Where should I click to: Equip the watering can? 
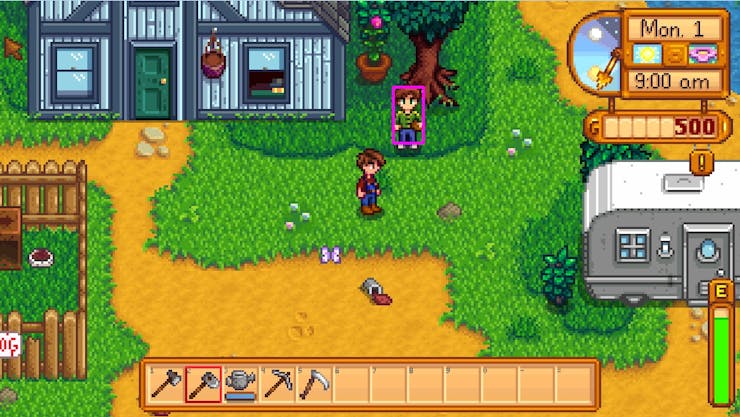pos(240,383)
